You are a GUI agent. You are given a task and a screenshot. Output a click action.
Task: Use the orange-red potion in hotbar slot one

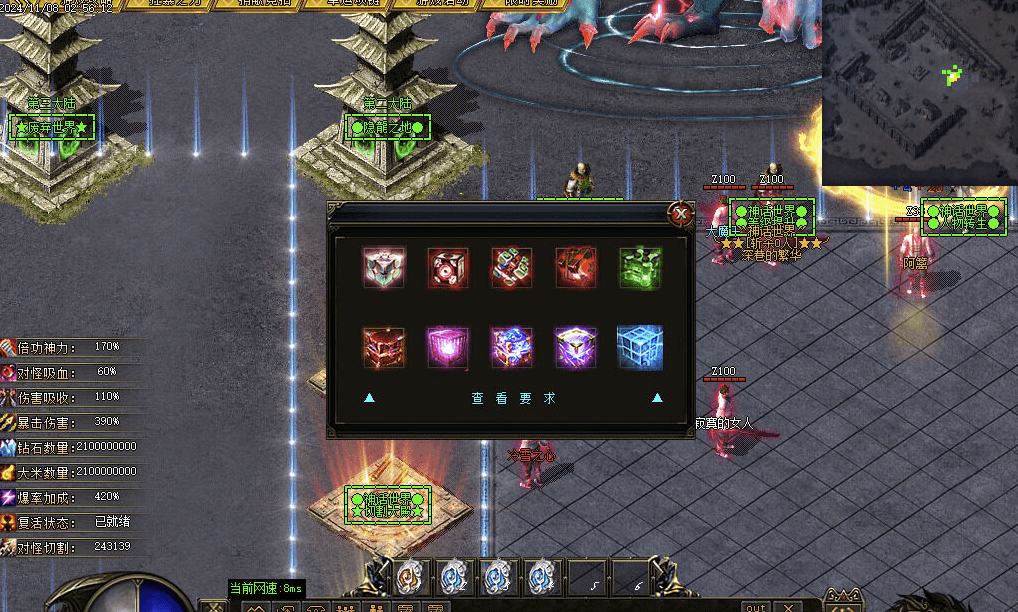(410, 577)
